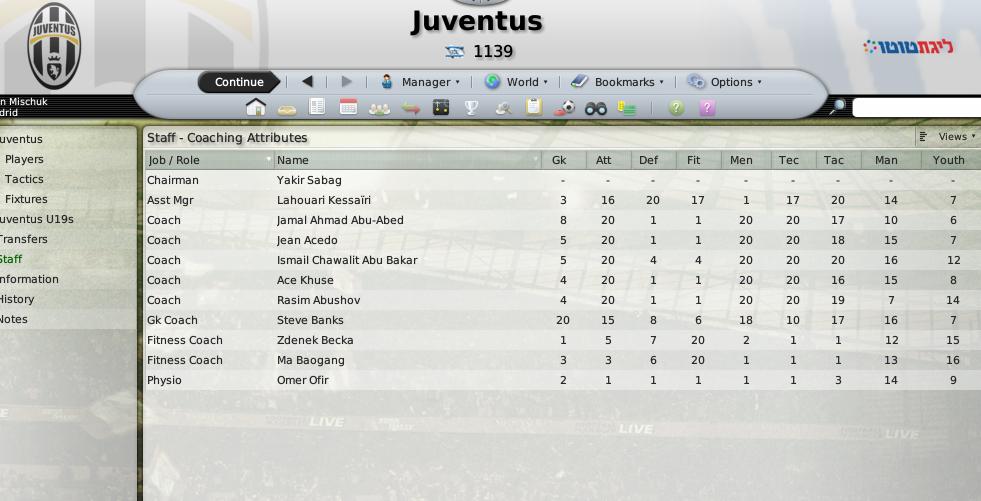Open the World dropdown menu
This screenshot has height=501, width=981.
point(516,82)
